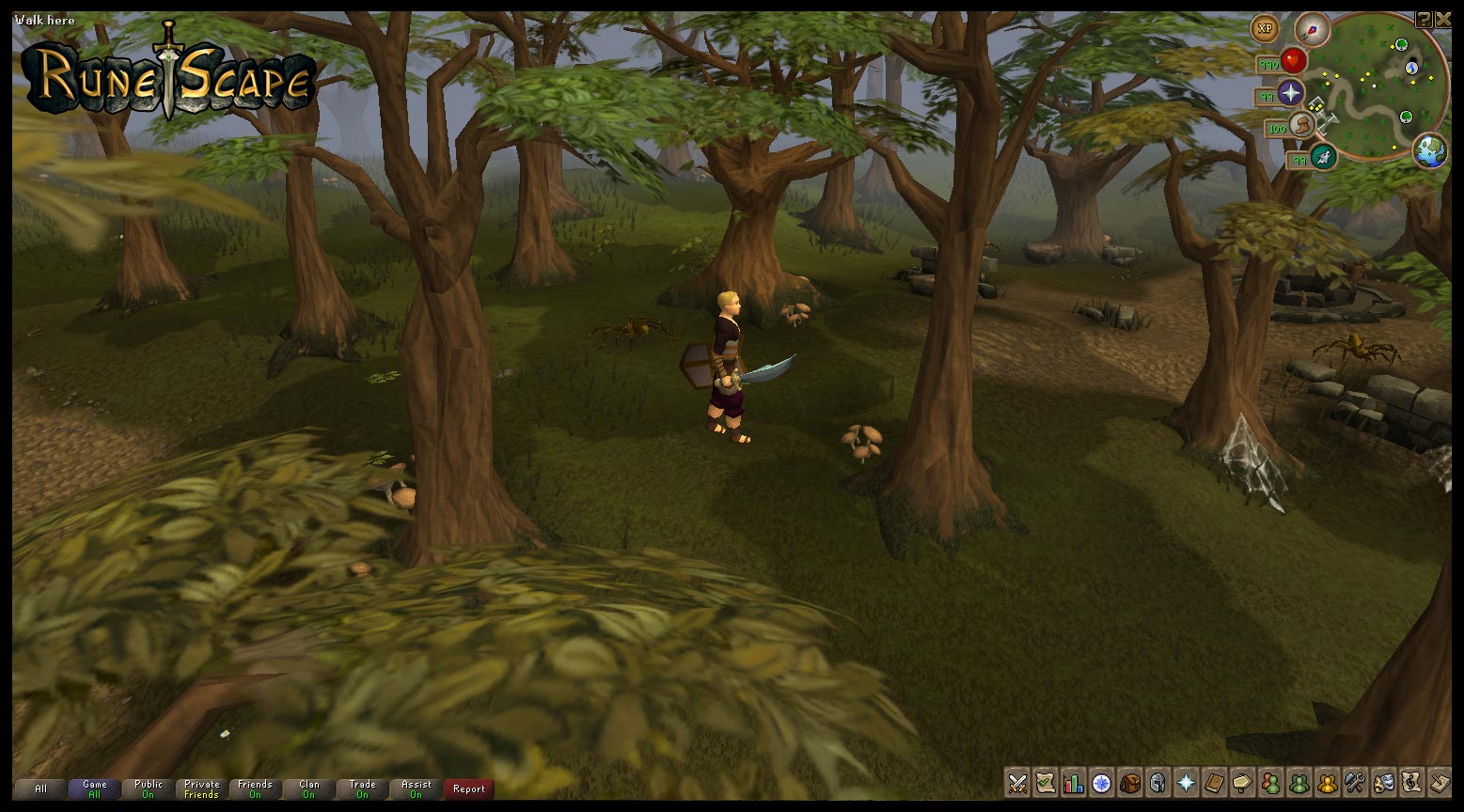Click the prayer star orb
Screen dimensions: 1464x812
pyautogui.click(x=1291, y=93)
